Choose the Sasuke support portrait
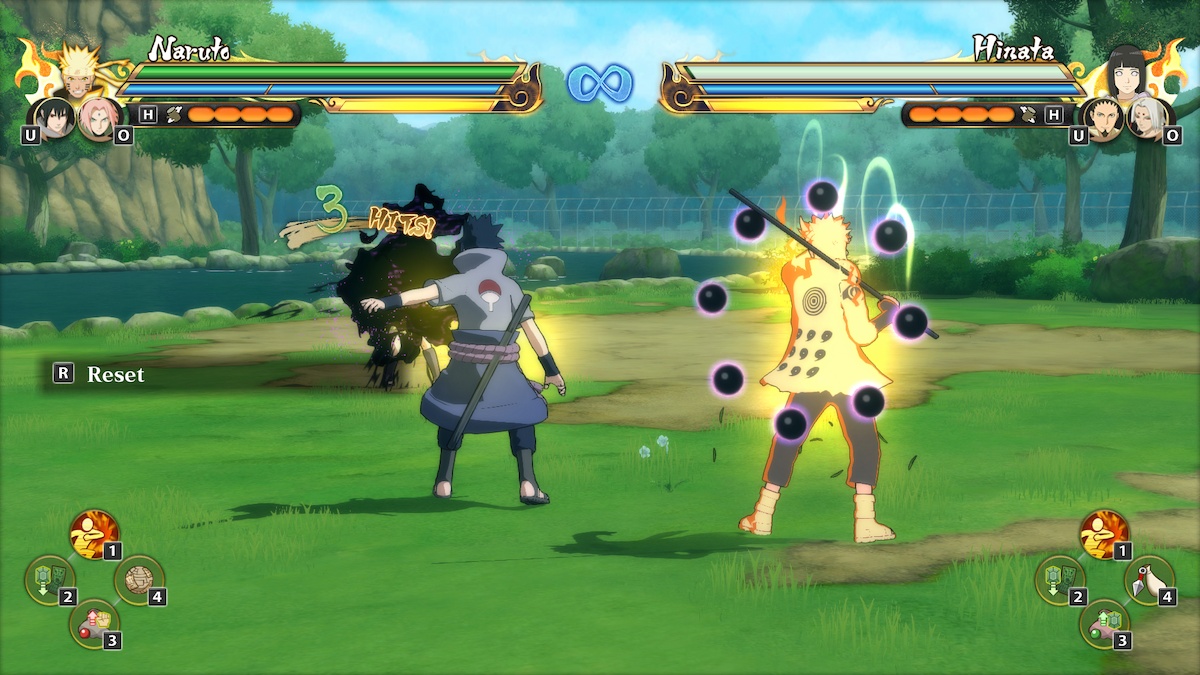This screenshot has width=1200, height=675. 54,118
